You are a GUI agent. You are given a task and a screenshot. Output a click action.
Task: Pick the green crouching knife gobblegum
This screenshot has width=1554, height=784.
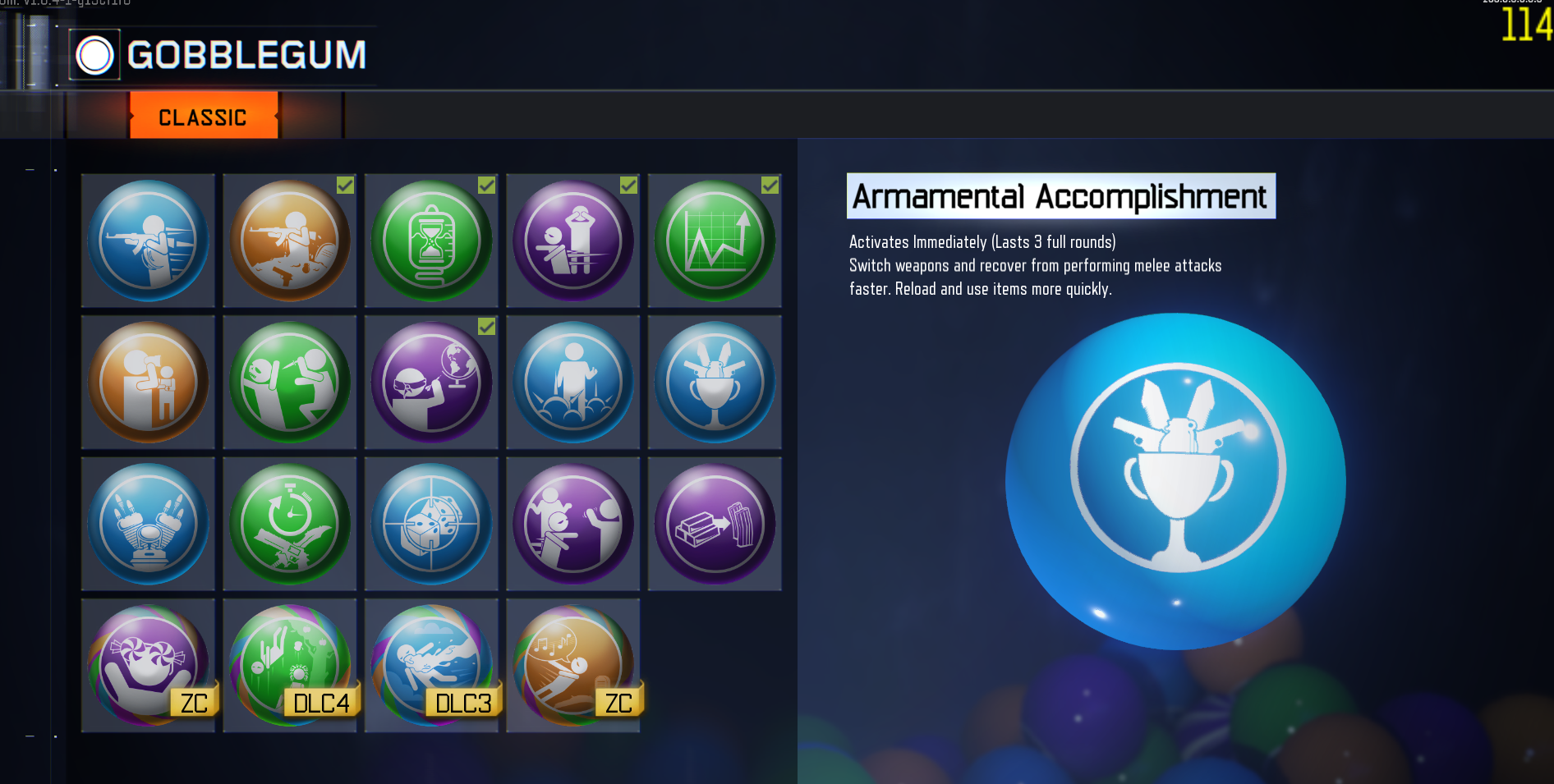[x=289, y=382]
